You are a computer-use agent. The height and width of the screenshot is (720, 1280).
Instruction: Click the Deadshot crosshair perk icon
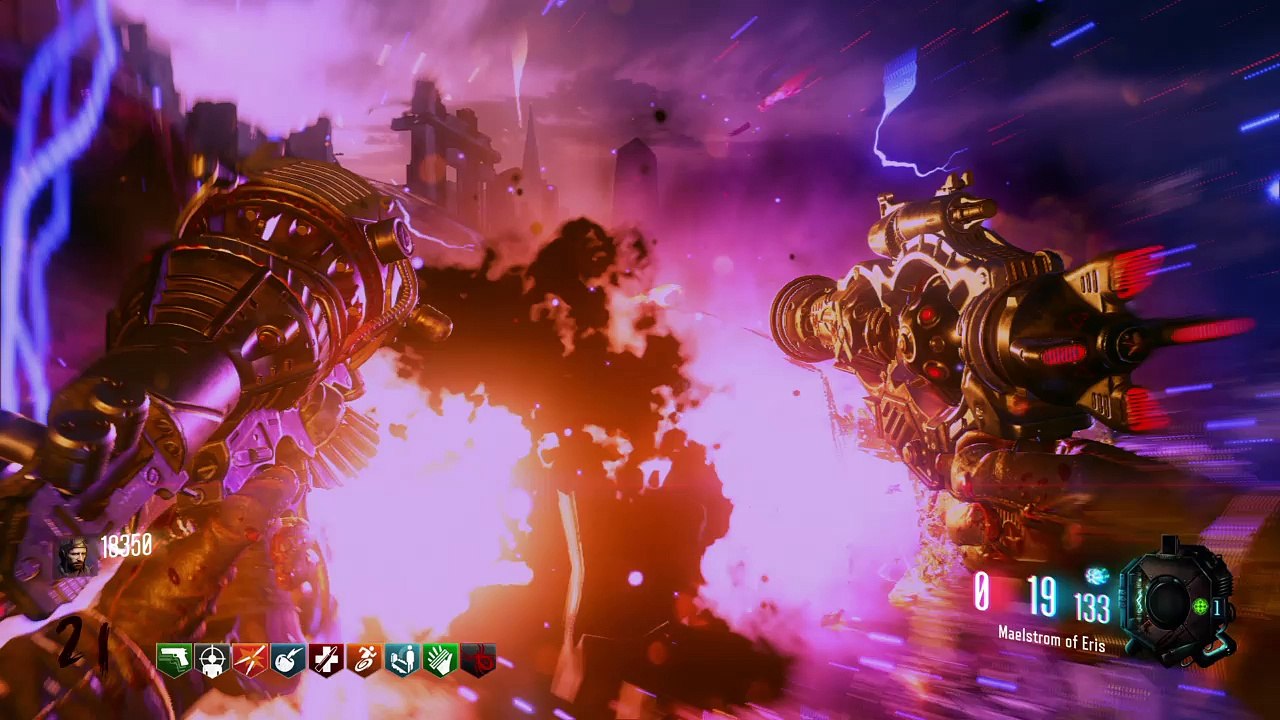(212, 660)
